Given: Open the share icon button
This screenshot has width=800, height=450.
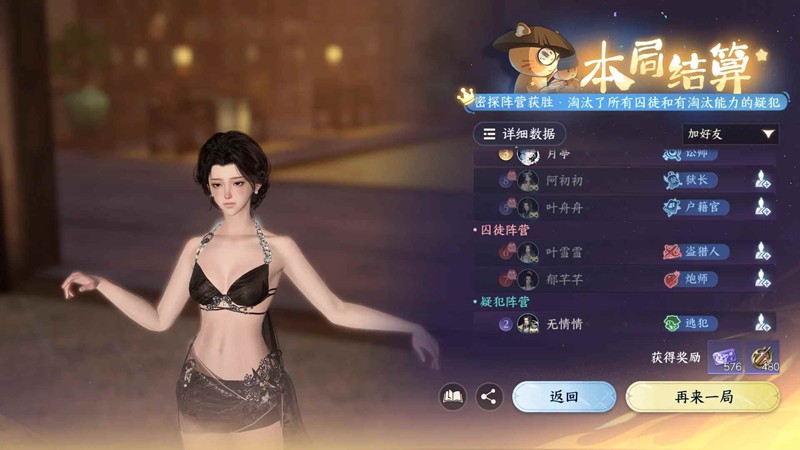Looking at the screenshot, I should point(489,396).
